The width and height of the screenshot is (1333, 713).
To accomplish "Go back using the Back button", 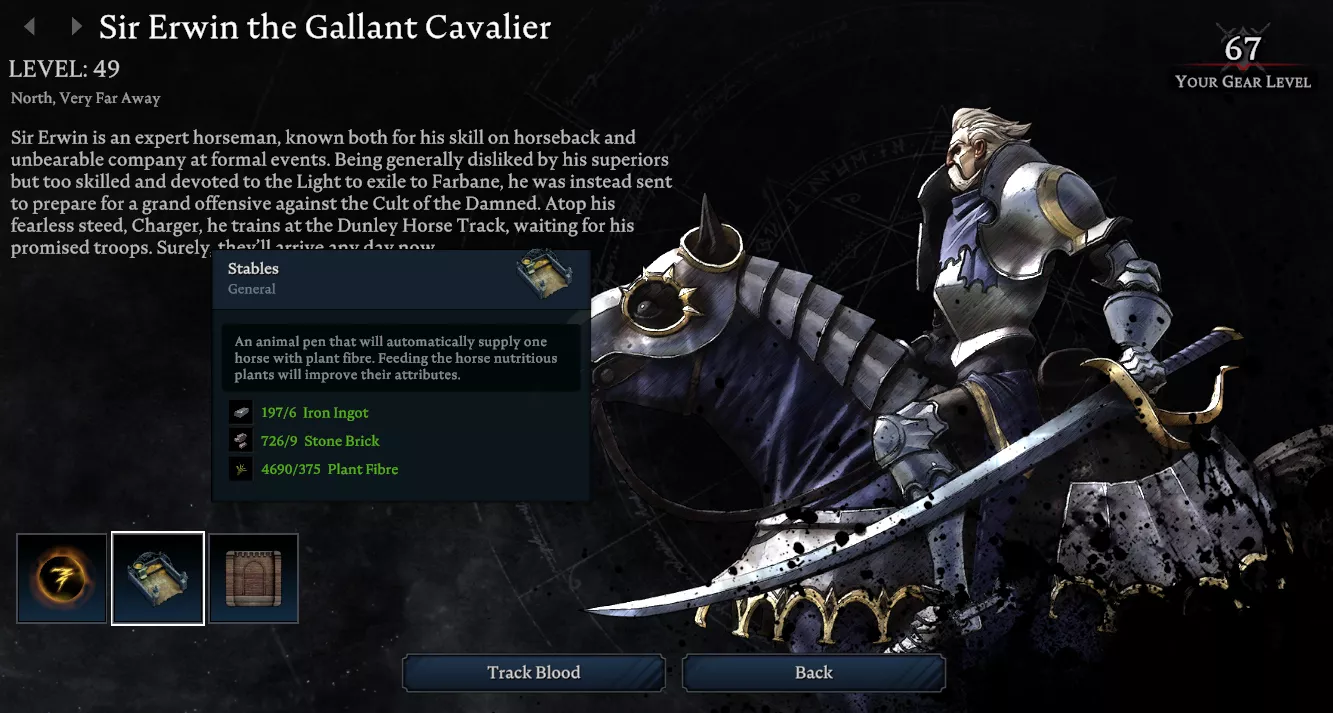I will 813,673.
